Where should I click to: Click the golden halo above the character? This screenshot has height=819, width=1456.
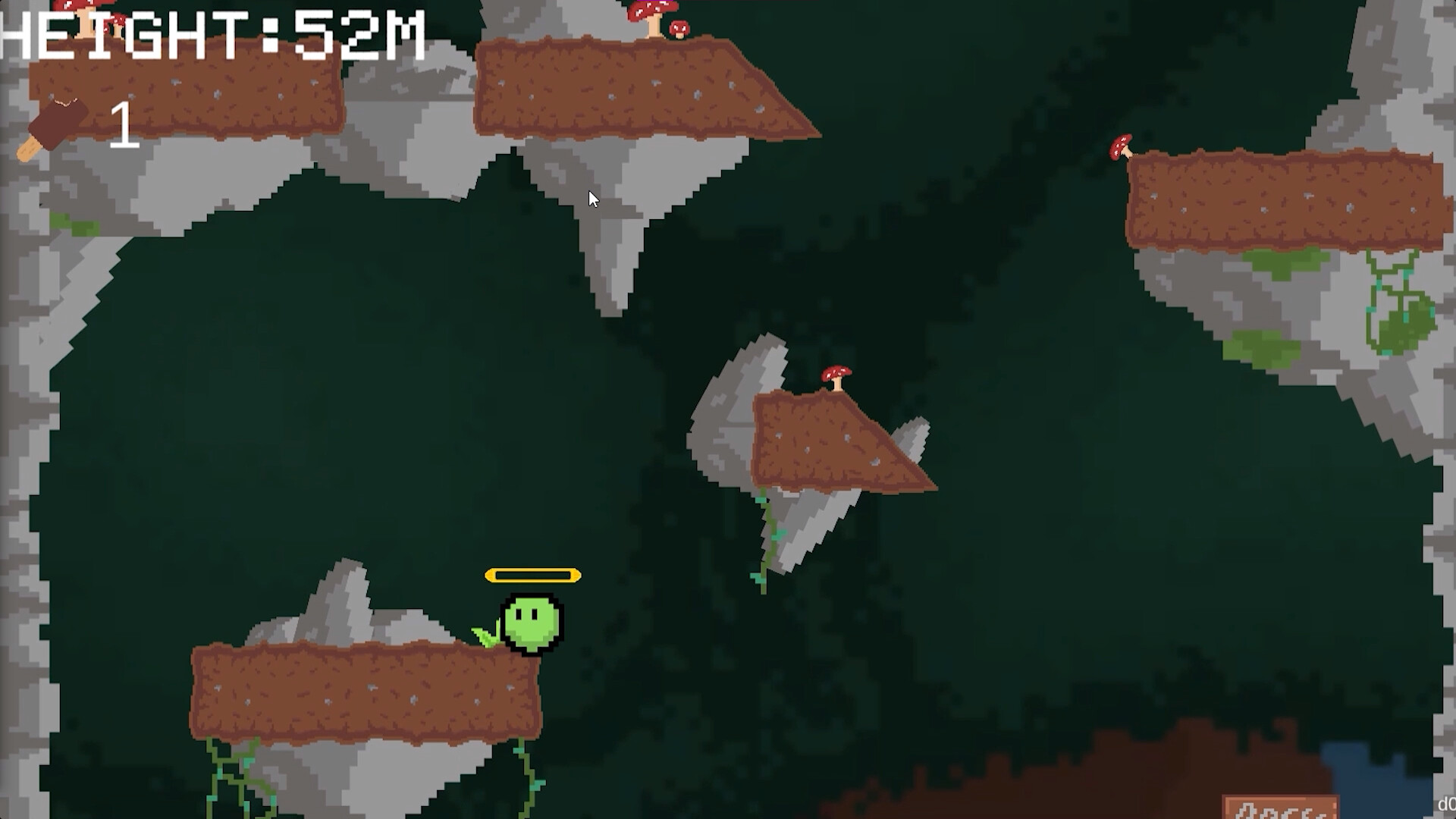click(x=534, y=576)
